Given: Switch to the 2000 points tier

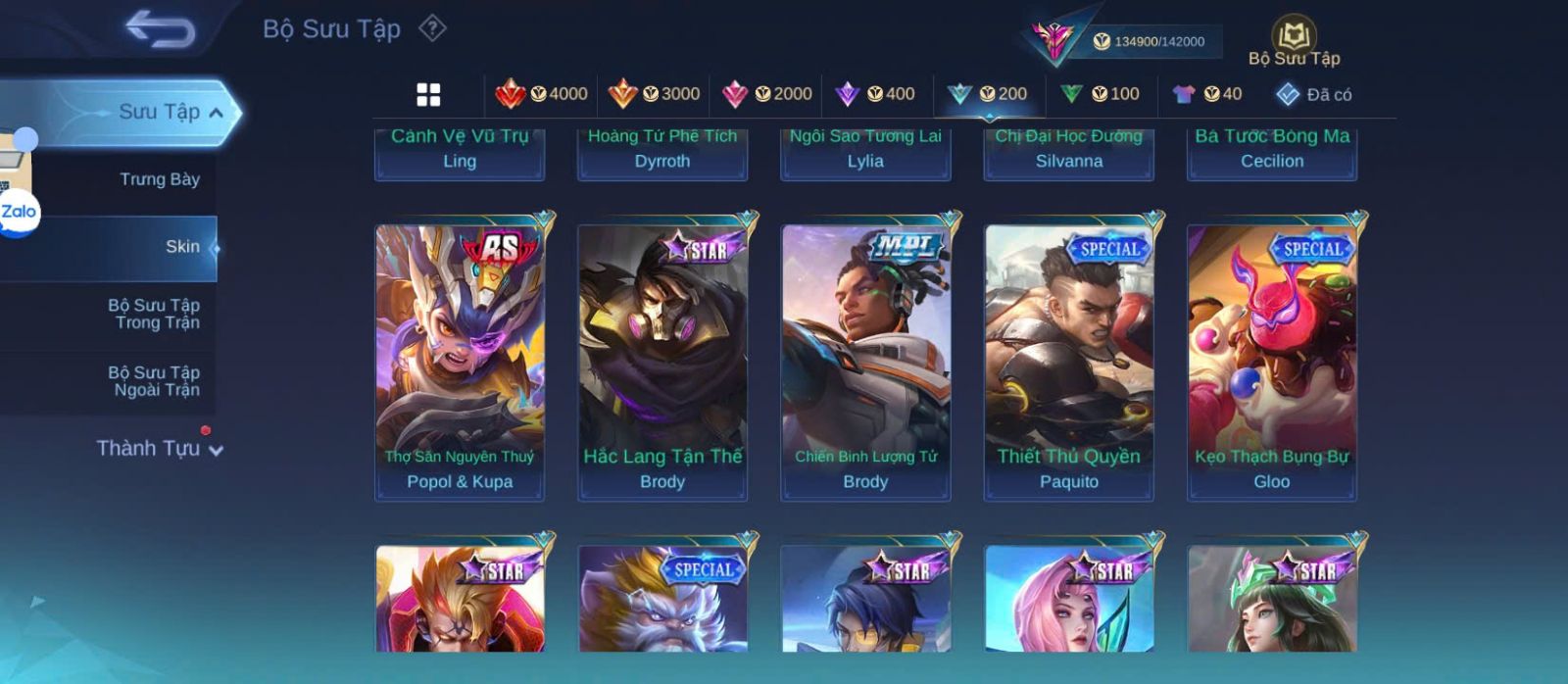Looking at the screenshot, I should tap(766, 94).
